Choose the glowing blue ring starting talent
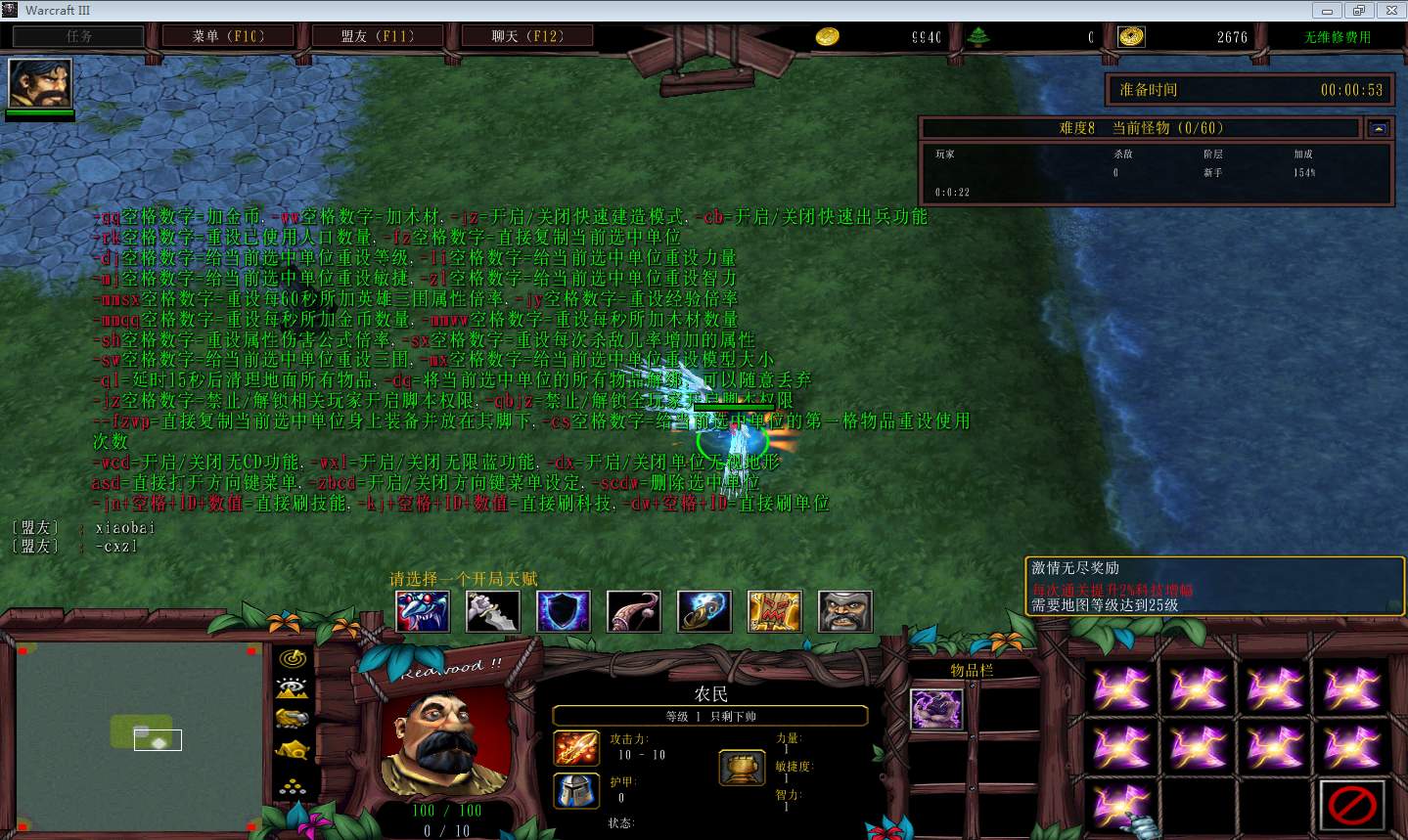This screenshot has width=1408, height=840. click(704, 611)
